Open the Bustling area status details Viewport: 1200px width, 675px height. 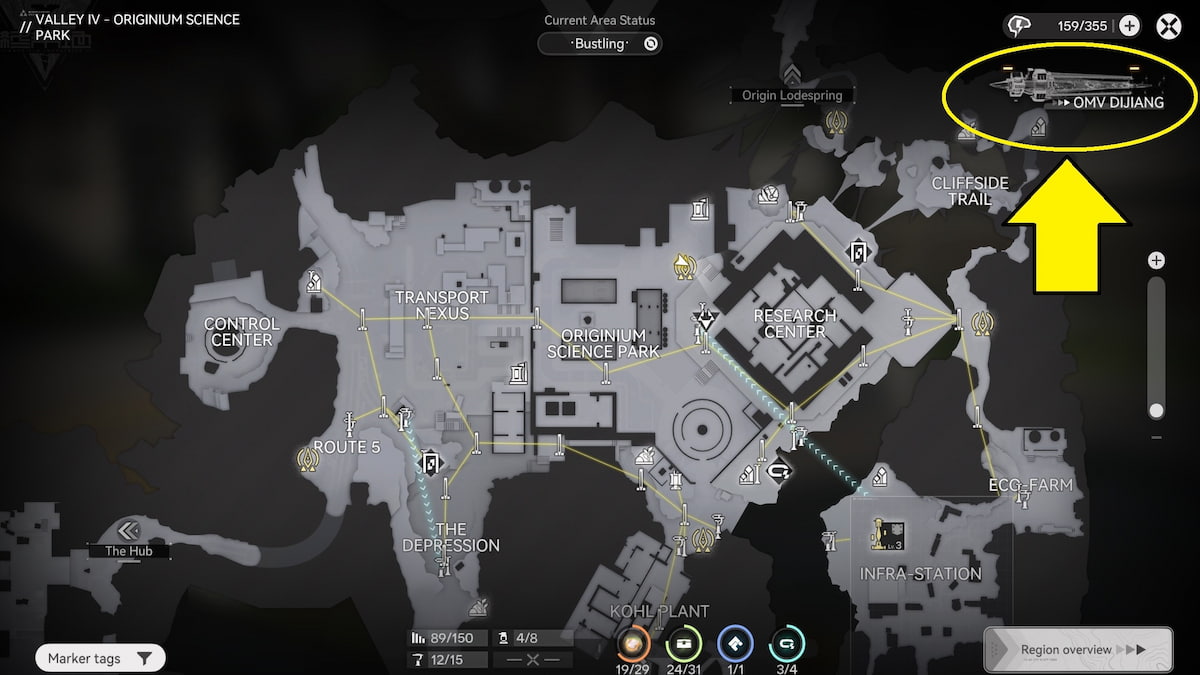pos(600,44)
